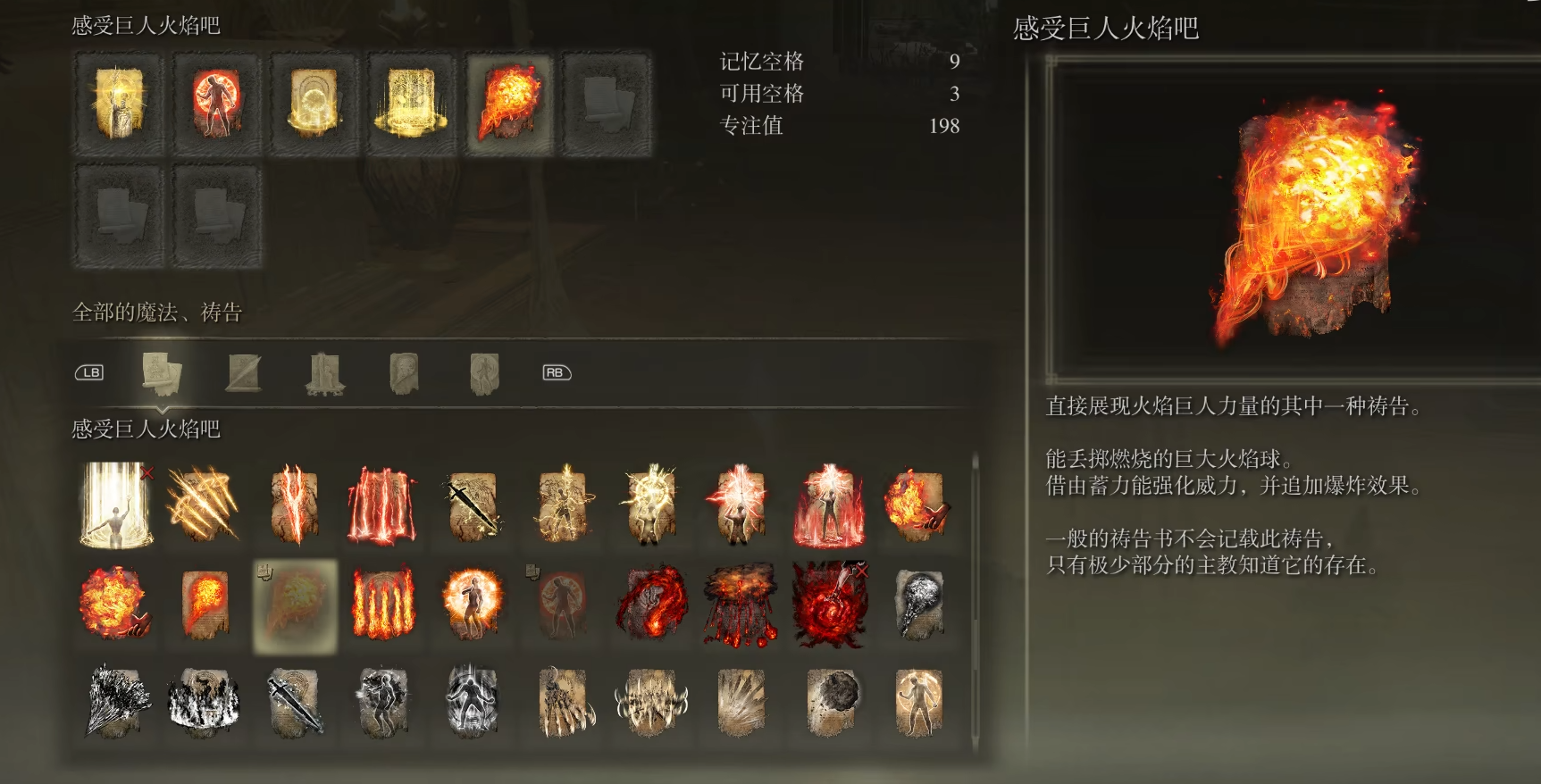Image resolution: width=1541 pixels, height=784 pixels.
Task: Select the Flame Grant Me Strength incantation
Action: tap(473, 603)
